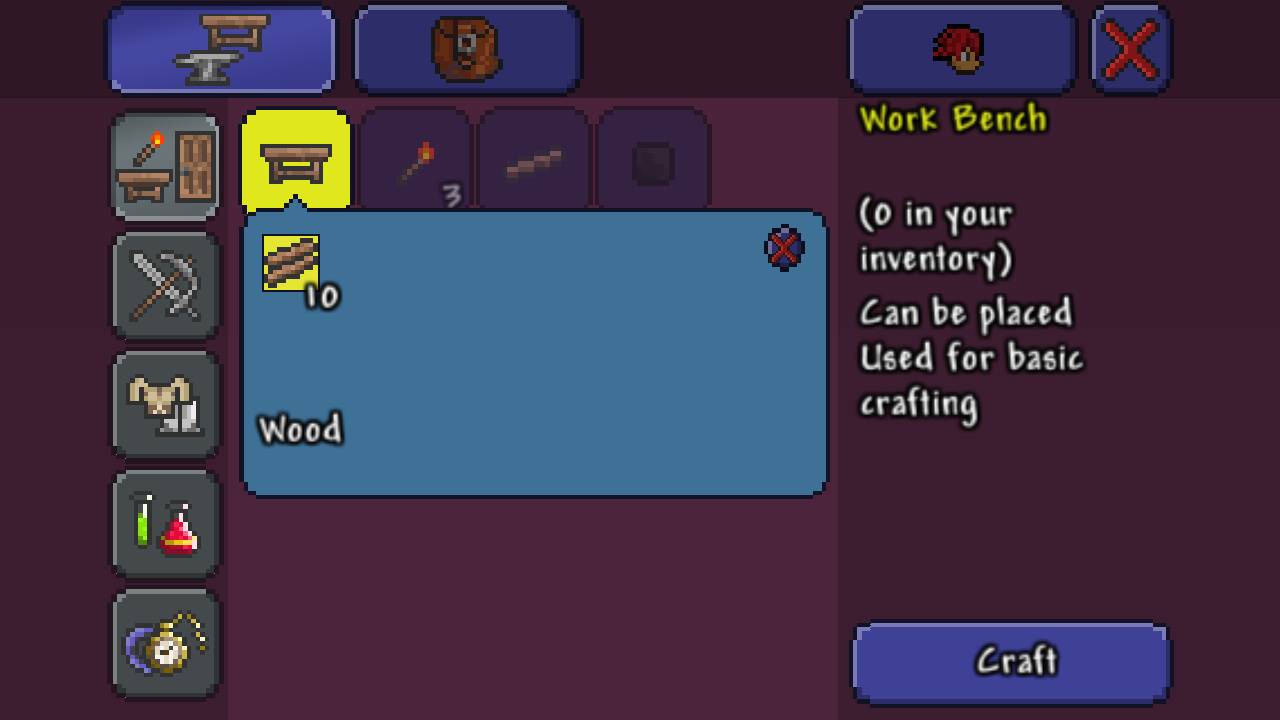
Task: Switch to the potions category
Action: pyautogui.click(x=165, y=524)
